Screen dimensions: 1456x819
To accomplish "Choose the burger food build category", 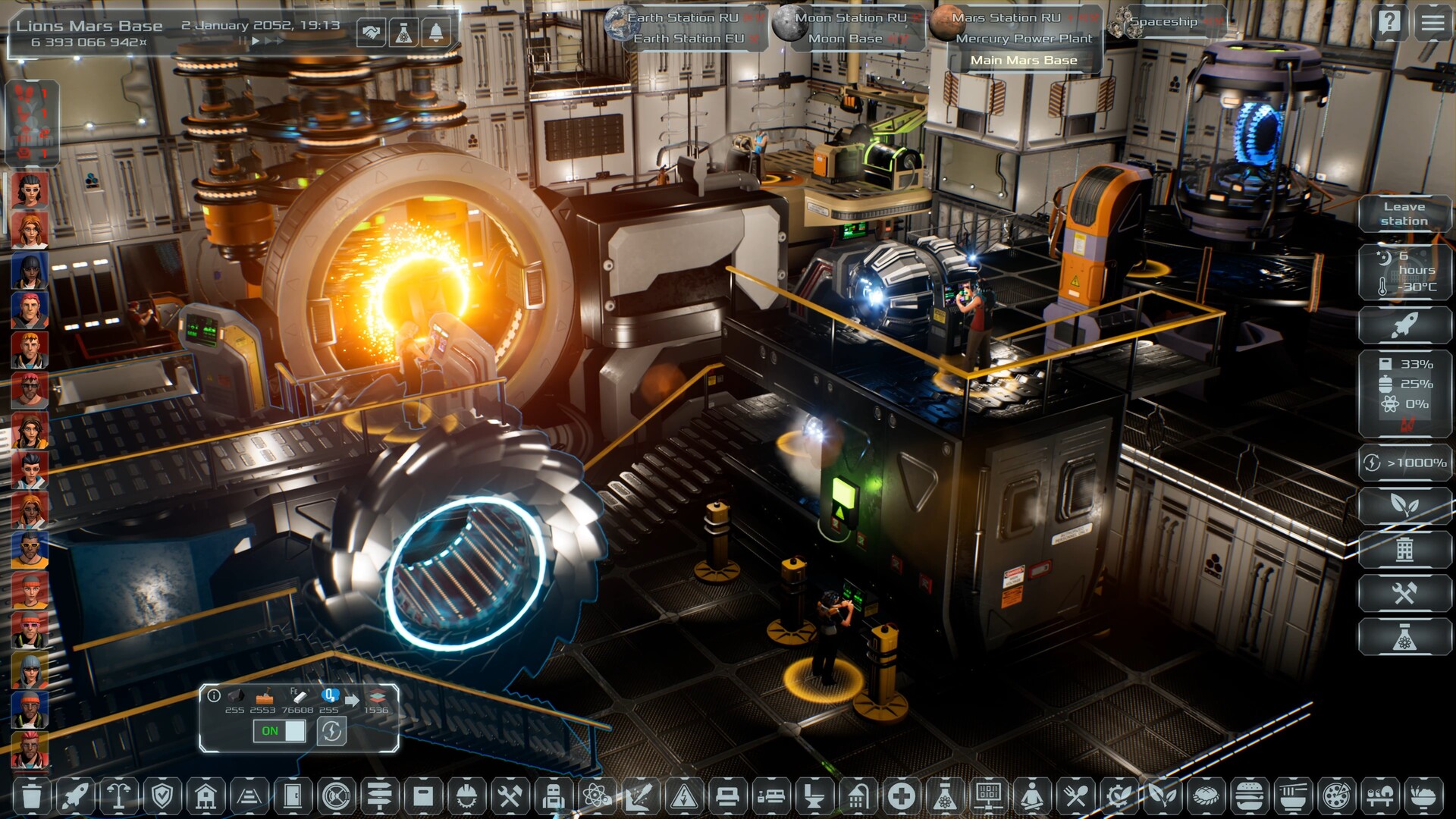I will click(x=1249, y=796).
